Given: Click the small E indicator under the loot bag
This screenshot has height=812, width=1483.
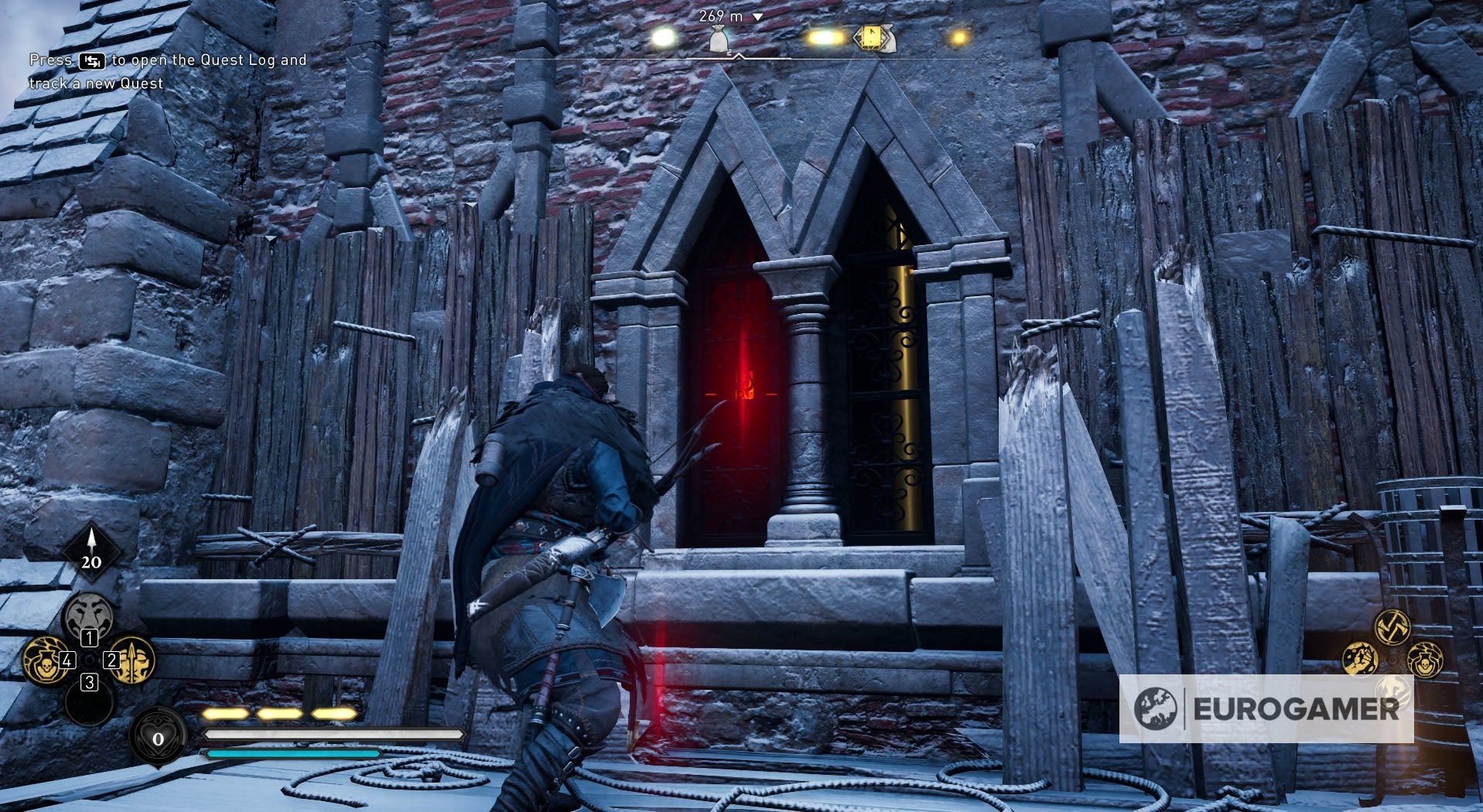Looking at the screenshot, I should coord(730,53).
